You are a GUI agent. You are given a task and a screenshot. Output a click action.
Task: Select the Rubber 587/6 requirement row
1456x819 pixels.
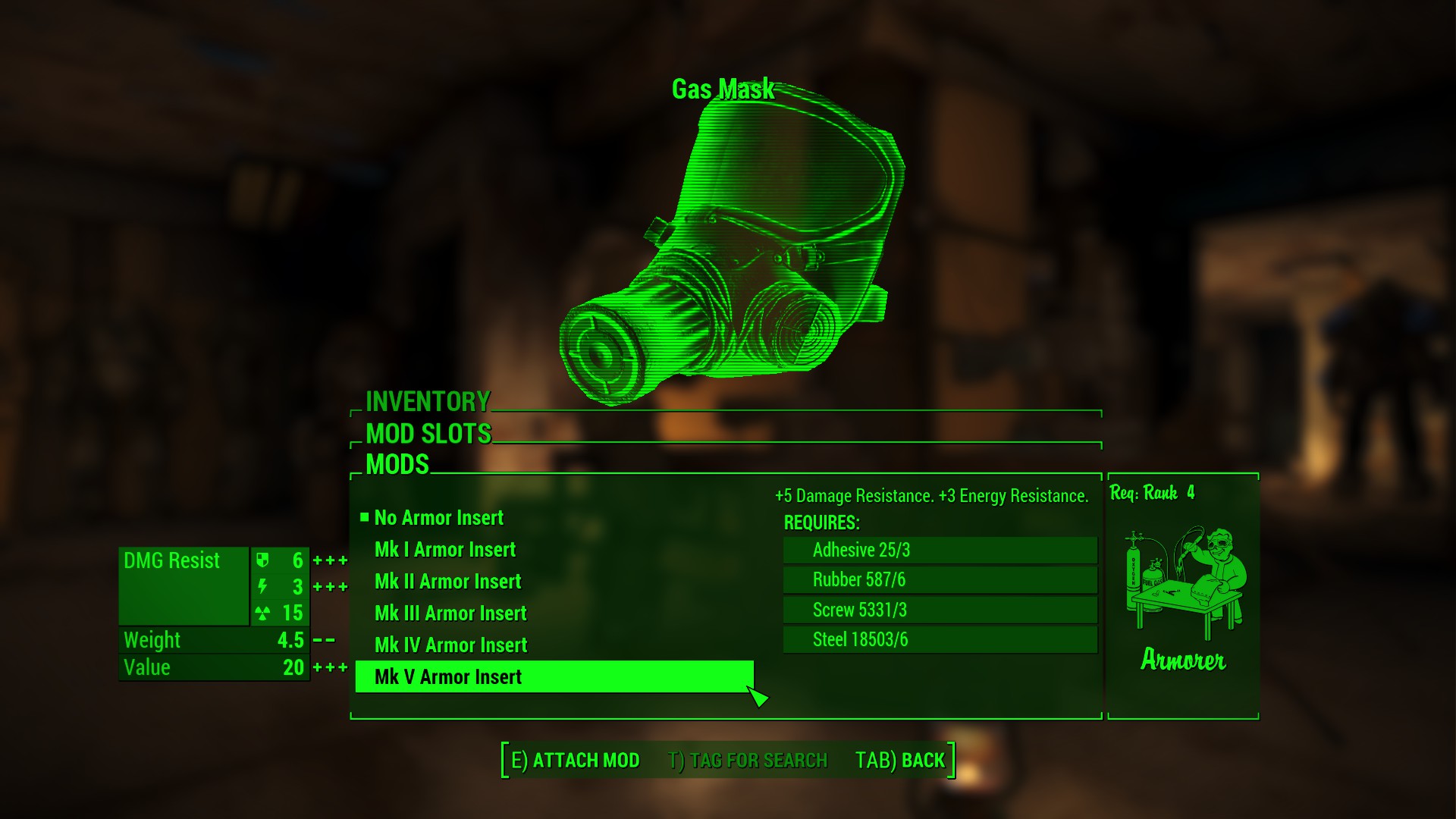[x=940, y=580]
